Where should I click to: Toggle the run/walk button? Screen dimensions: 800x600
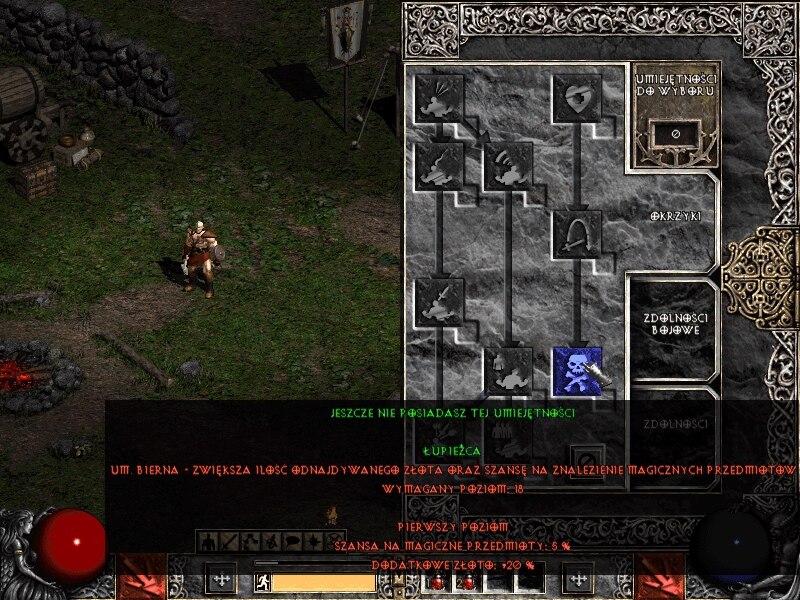[x=261, y=581]
